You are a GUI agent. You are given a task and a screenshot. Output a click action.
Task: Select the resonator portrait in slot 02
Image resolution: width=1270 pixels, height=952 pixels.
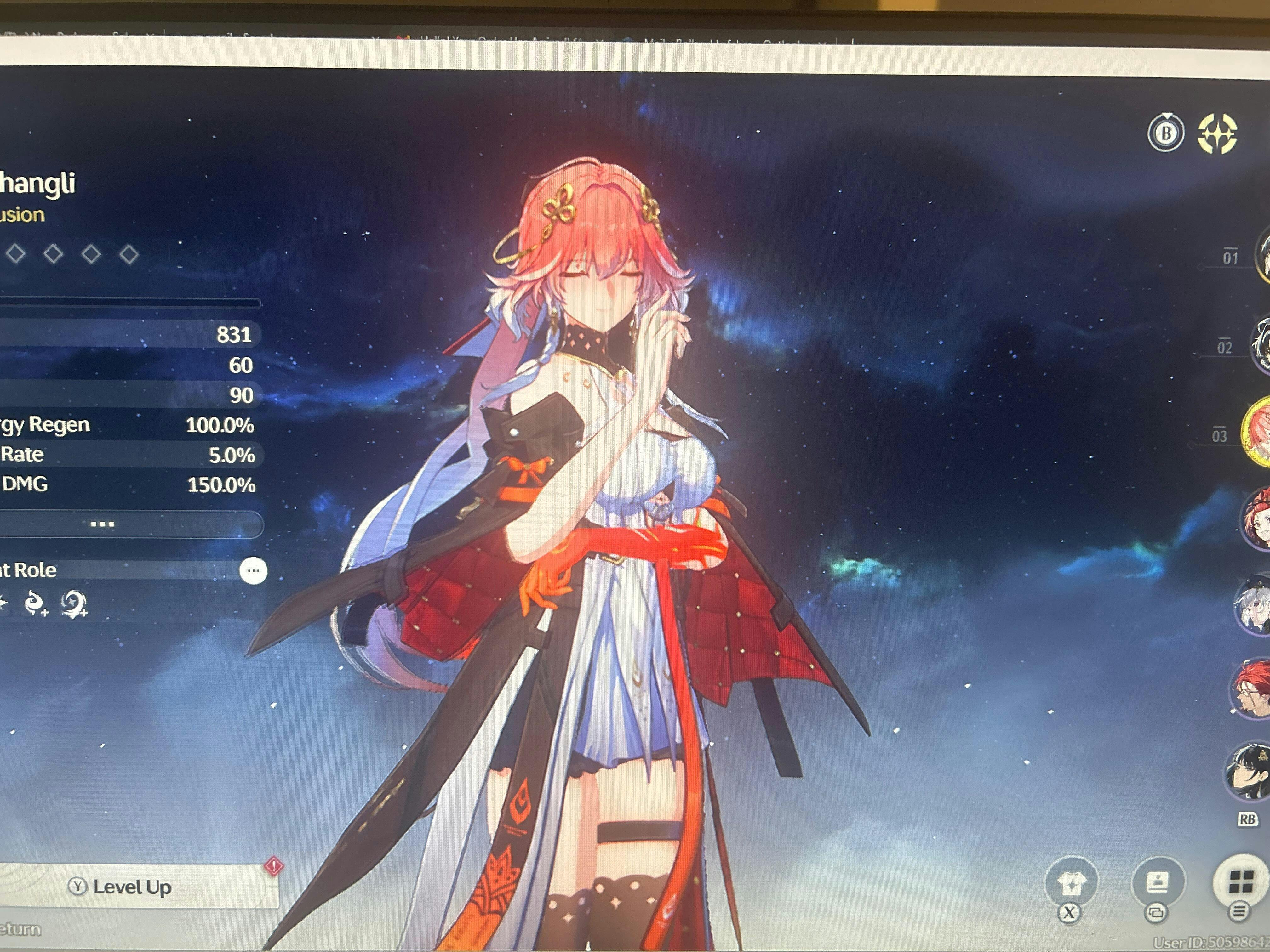coord(1261,344)
